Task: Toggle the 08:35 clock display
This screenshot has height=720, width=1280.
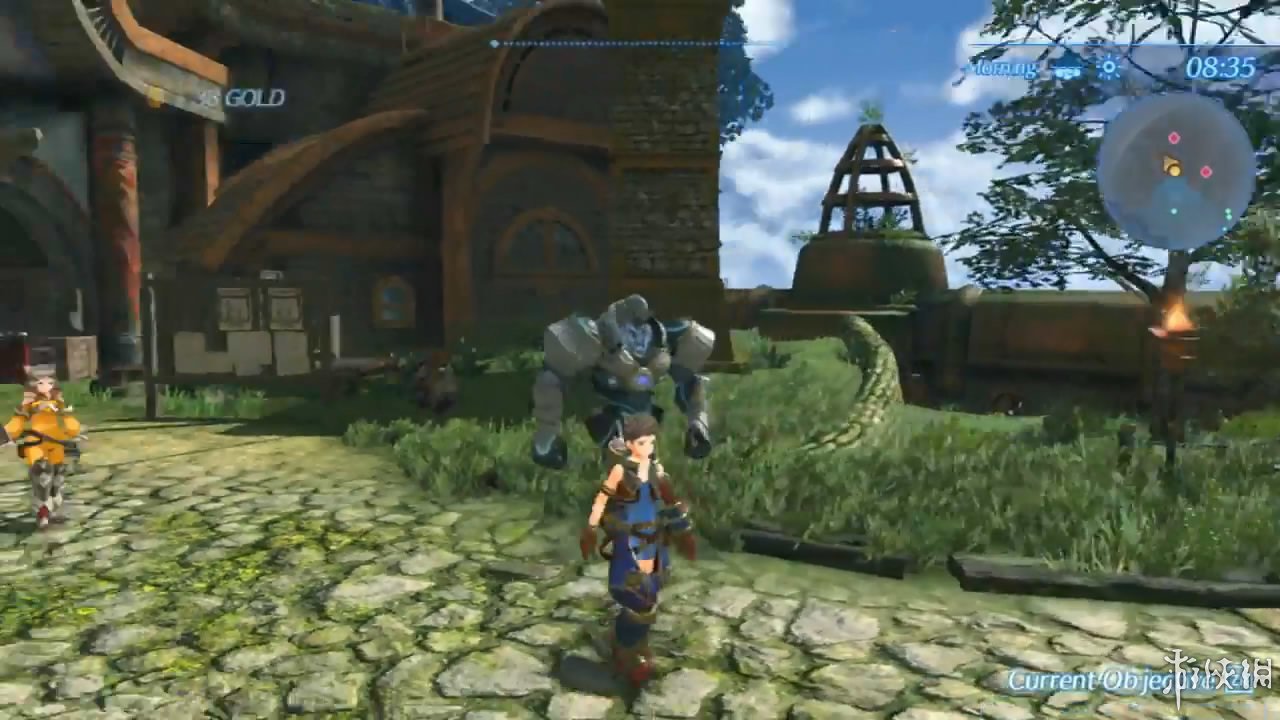Action: click(1220, 68)
